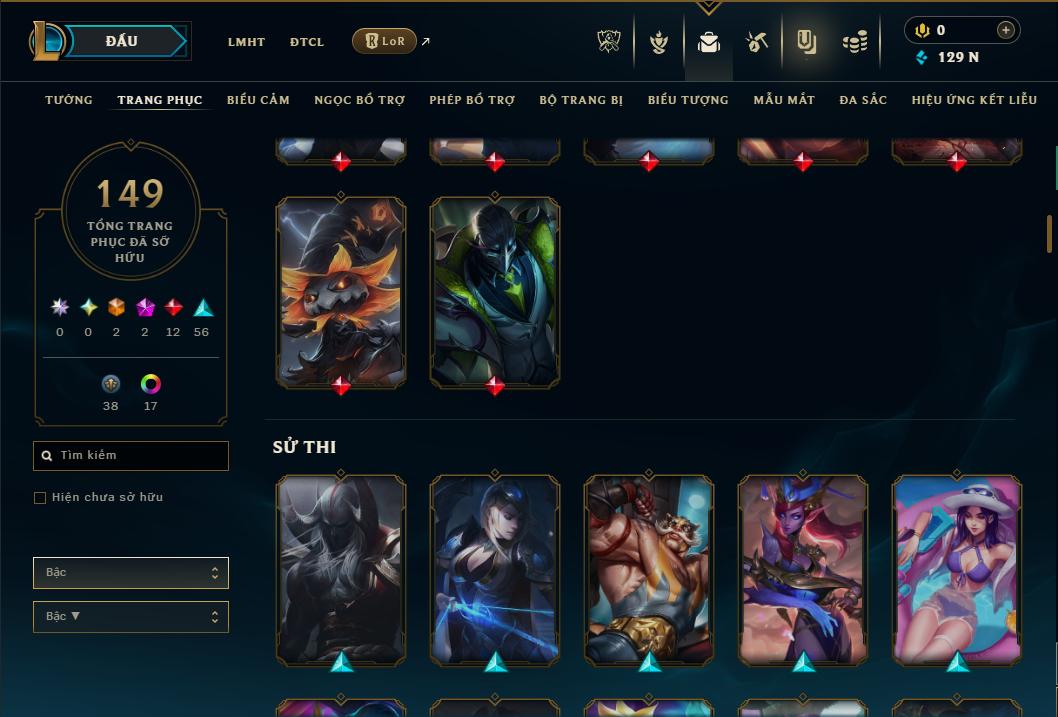
Task: Open the HIỆU ỨNG KẾT LIỄU tab
Action: click(973, 100)
